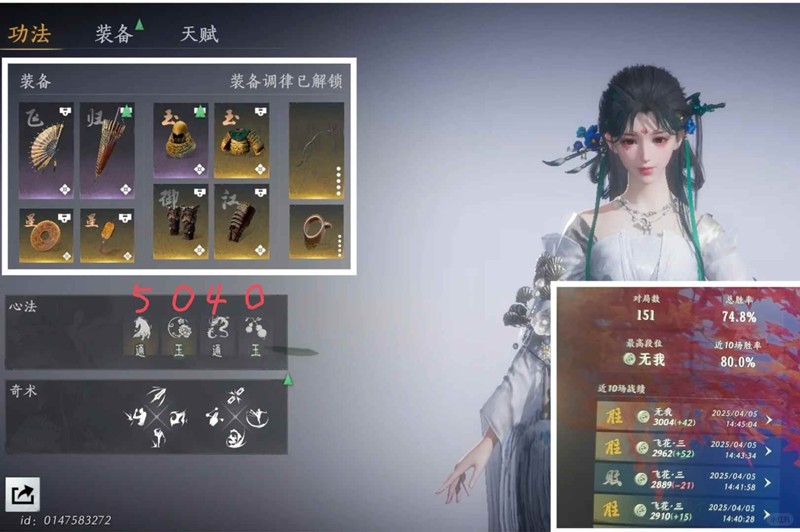Pick the dark leg armor slot
This screenshot has width=800, height=532.
(180, 221)
